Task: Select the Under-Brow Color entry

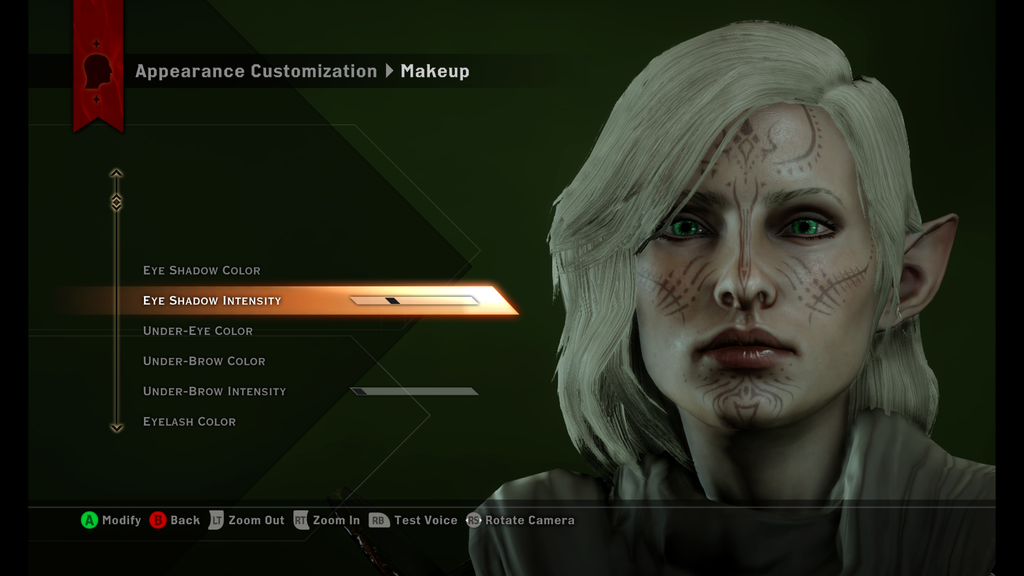Action: coord(204,361)
